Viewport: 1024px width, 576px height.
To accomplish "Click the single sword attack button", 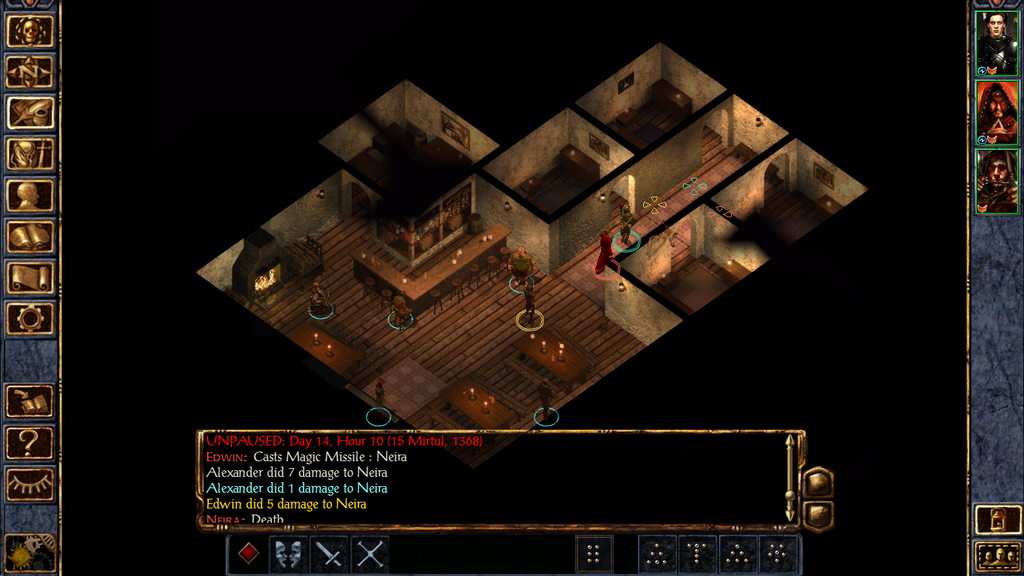I will pyautogui.click(x=329, y=554).
